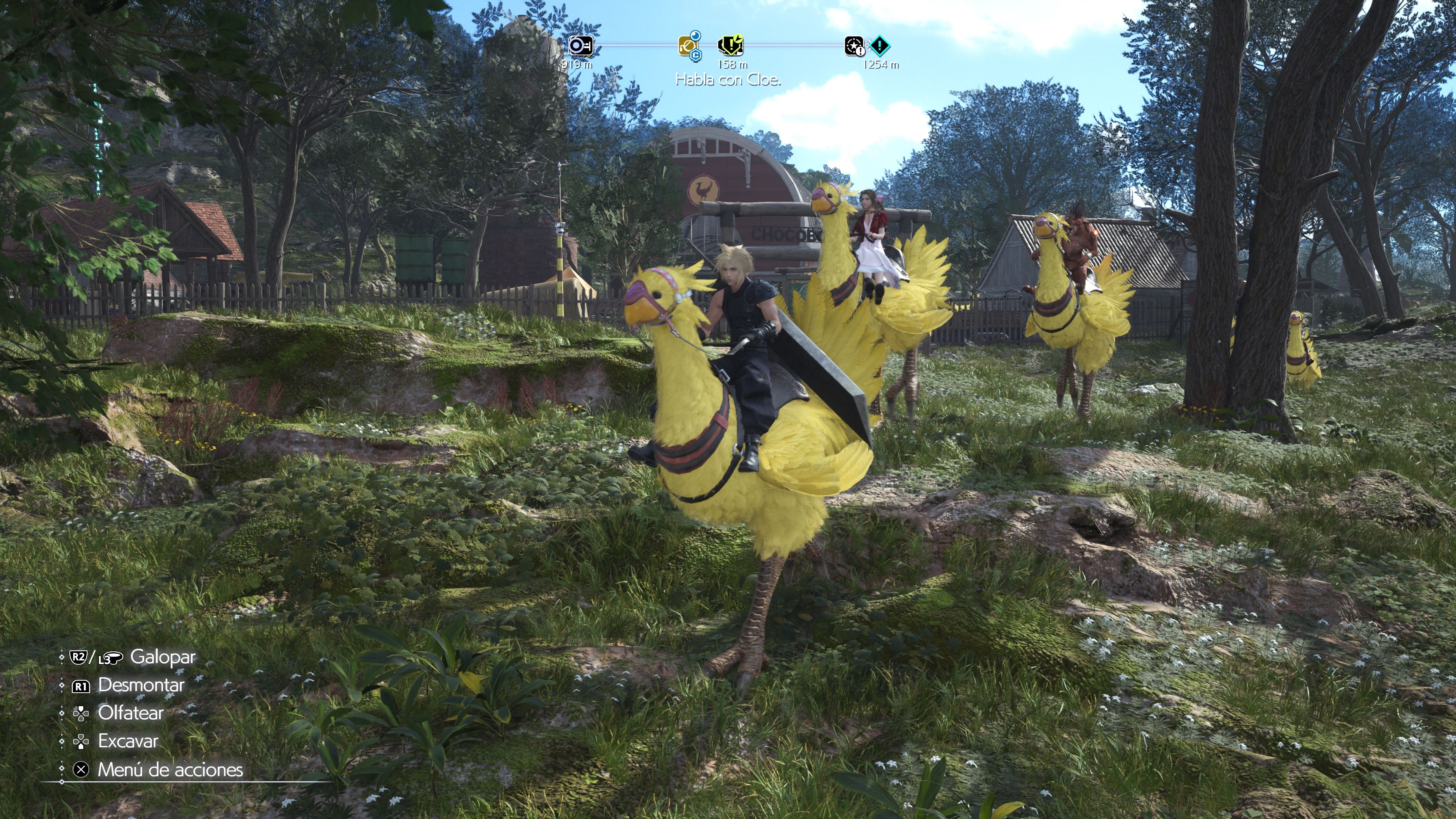Select the gold compass marker with blue C badge
Image resolution: width=1456 pixels, height=819 pixels.
(689, 46)
